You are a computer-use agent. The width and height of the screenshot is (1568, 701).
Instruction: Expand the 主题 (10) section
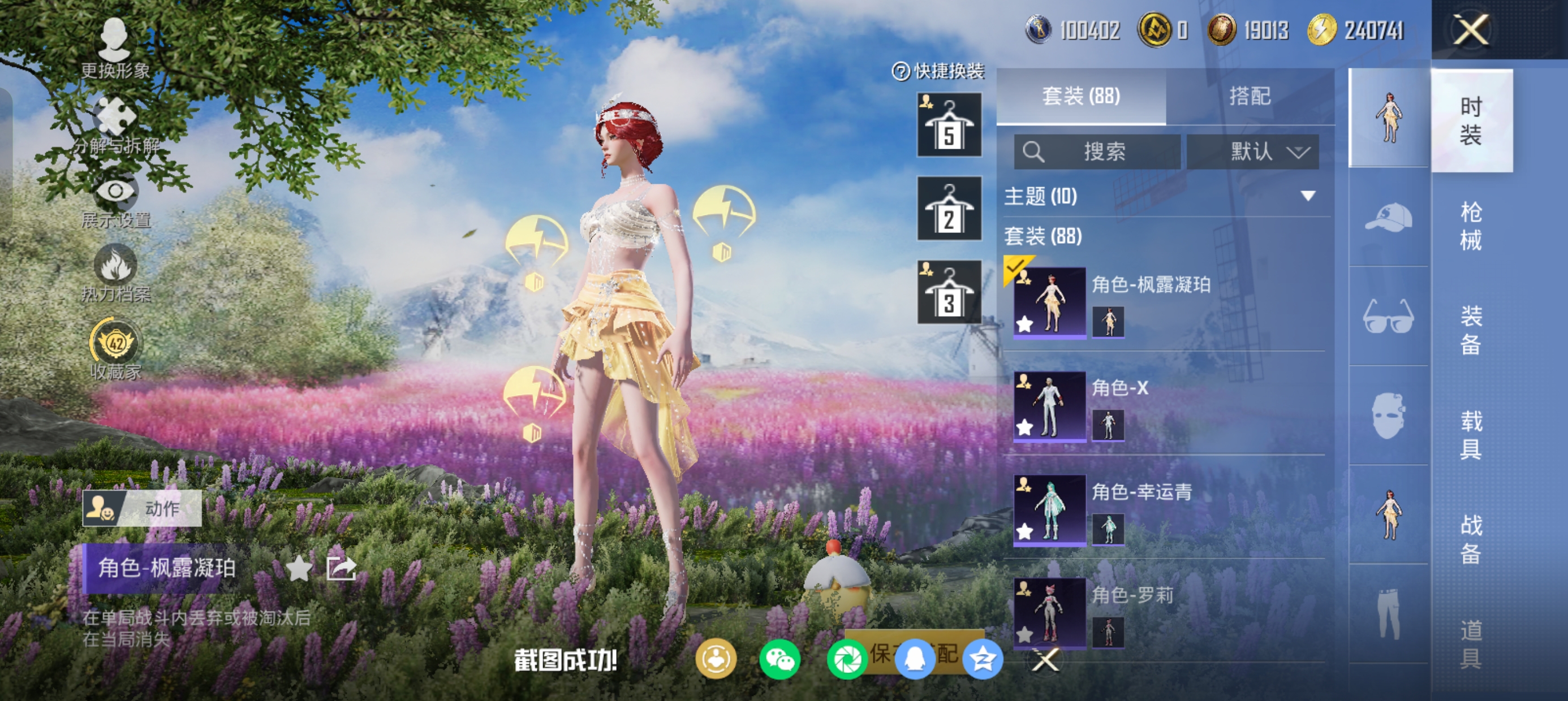1307,196
